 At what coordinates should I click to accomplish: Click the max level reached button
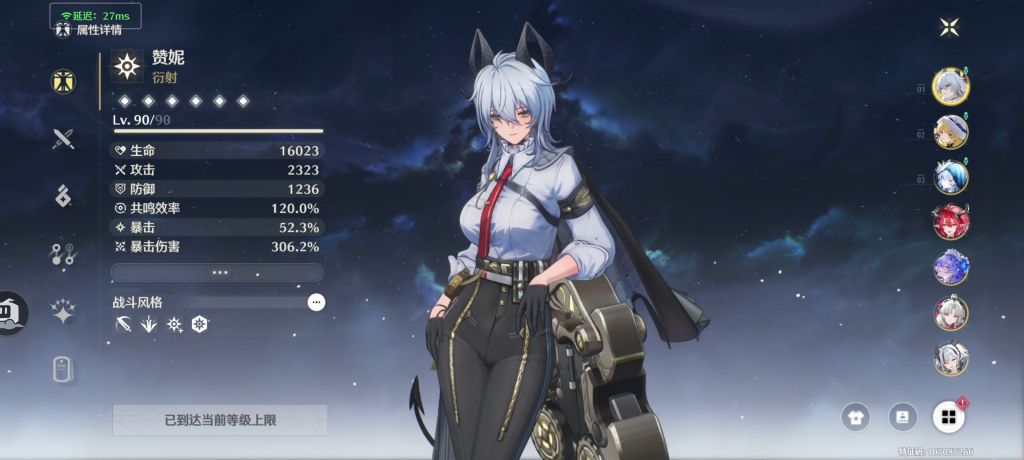[220, 420]
